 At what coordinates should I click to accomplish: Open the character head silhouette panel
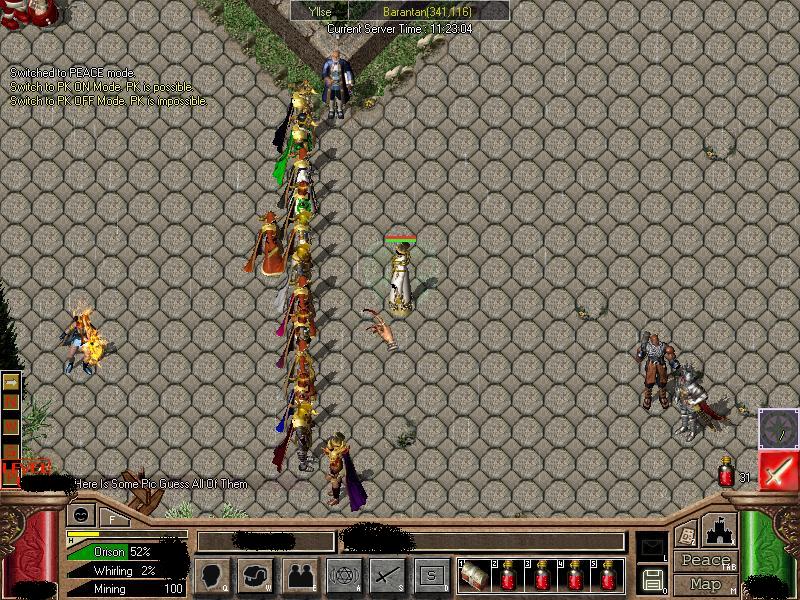[212, 575]
